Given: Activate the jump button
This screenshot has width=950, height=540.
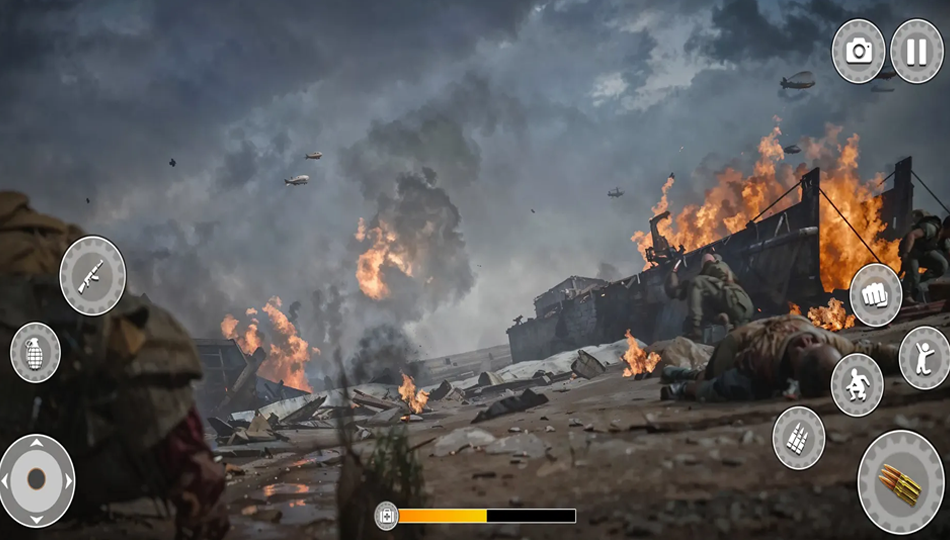Looking at the screenshot, I should pos(924,357).
